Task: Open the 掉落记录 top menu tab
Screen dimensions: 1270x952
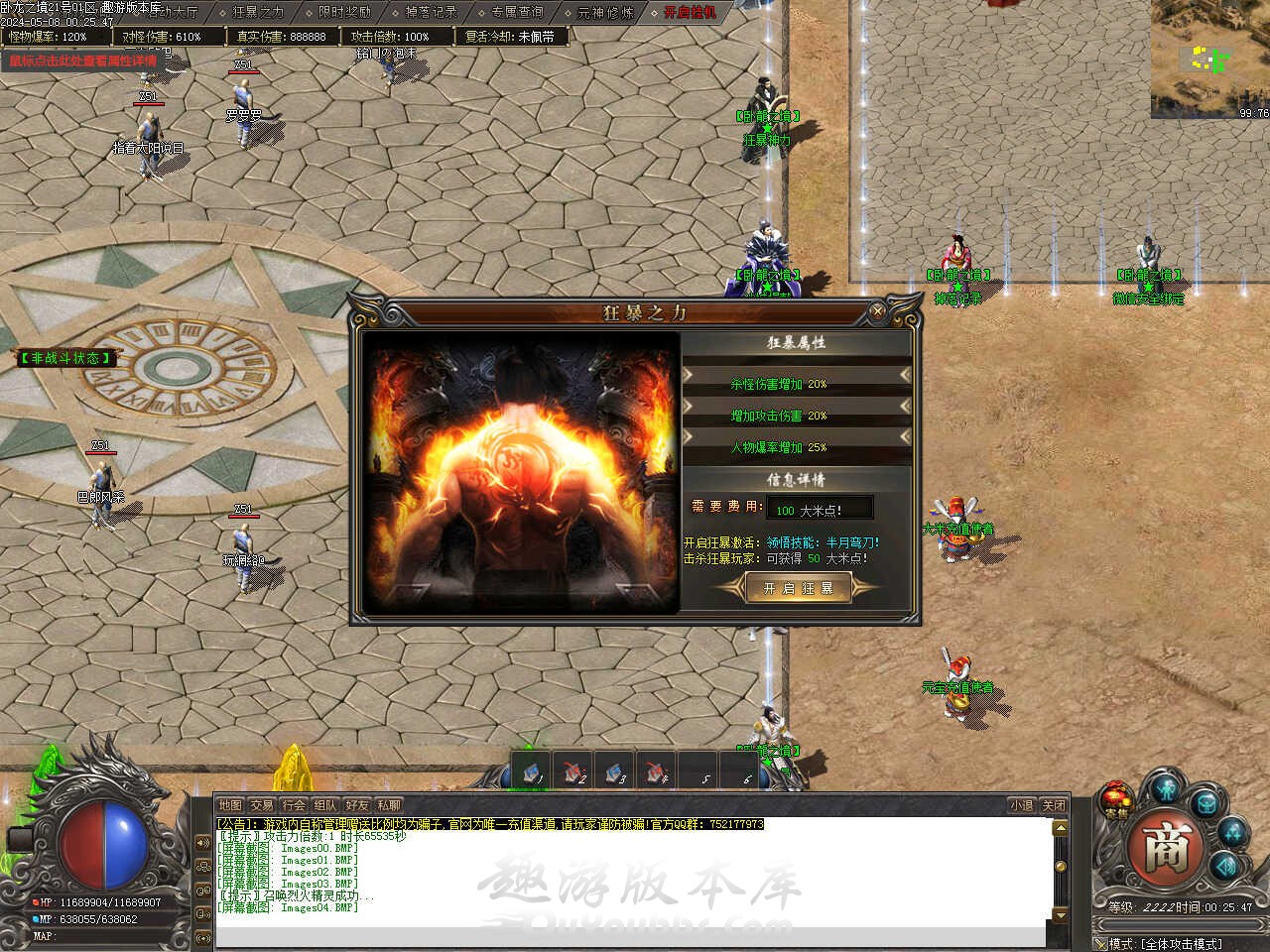Action: [x=431, y=13]
